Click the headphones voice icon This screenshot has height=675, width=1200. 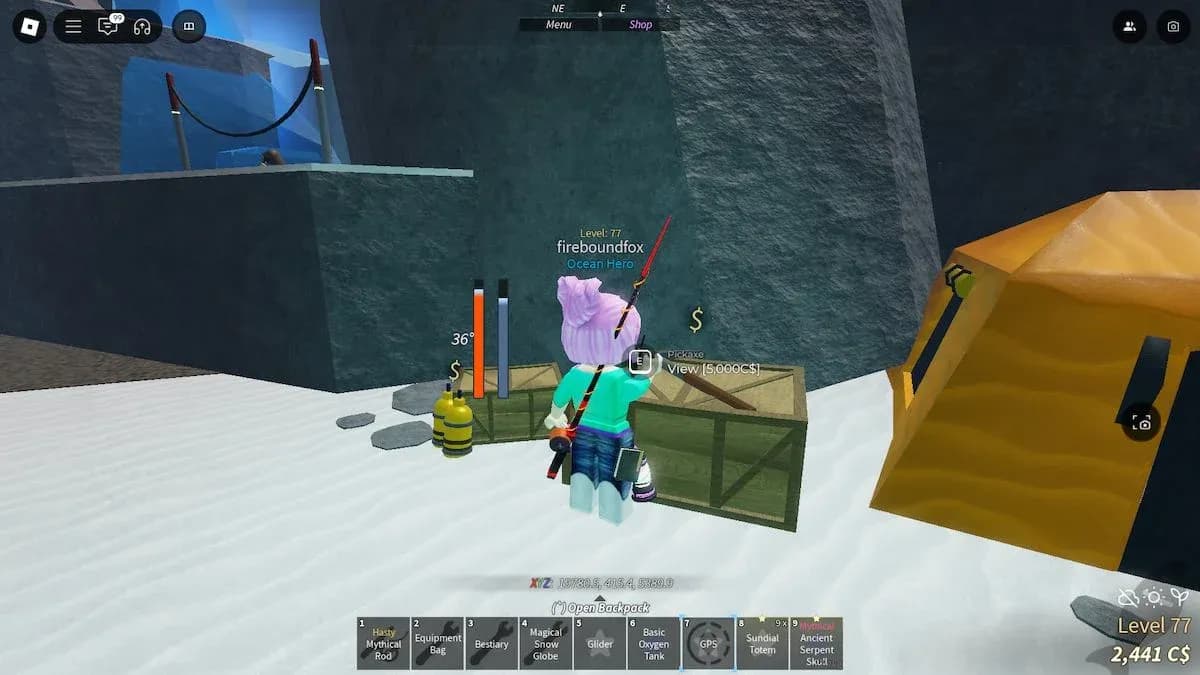click(x=142, y=27)
